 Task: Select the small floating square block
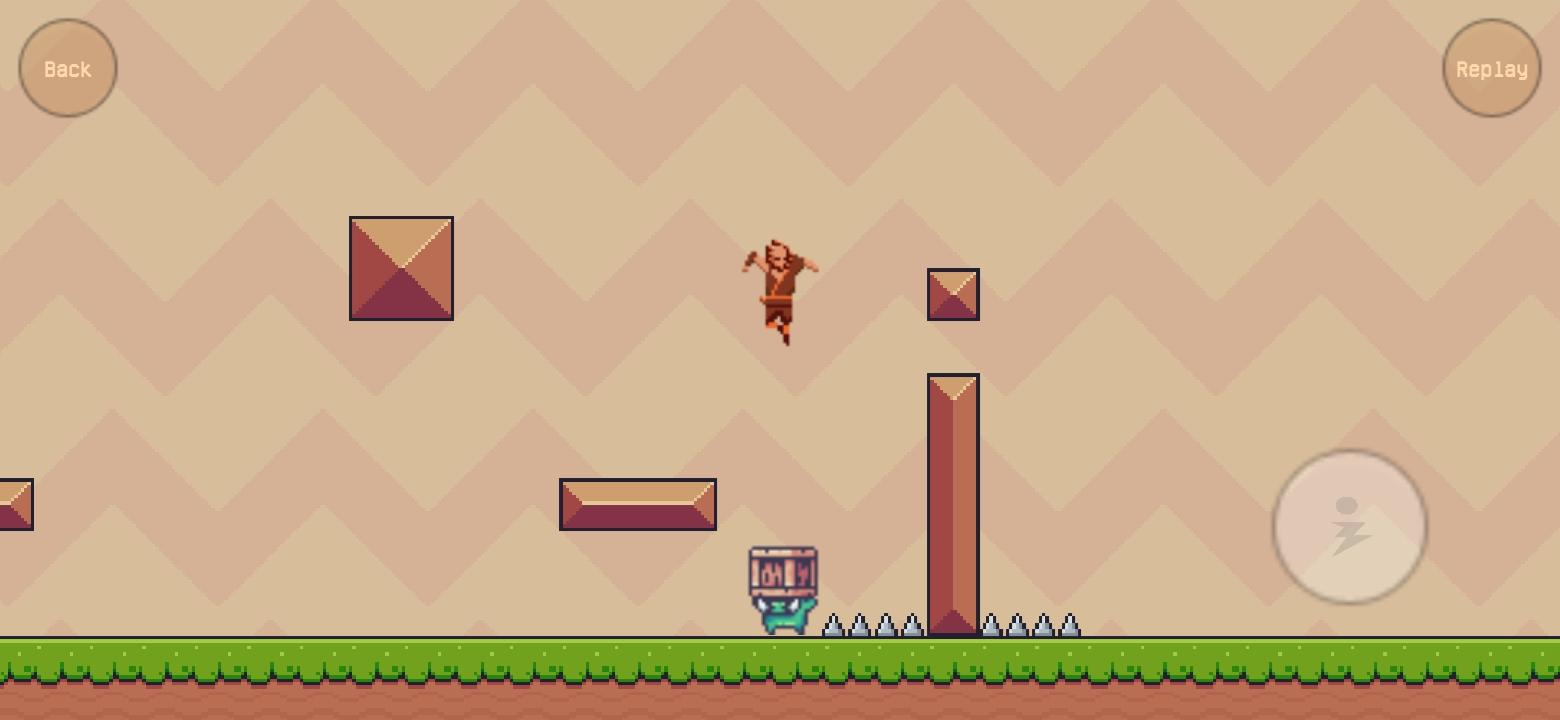[x=953, y=293]
